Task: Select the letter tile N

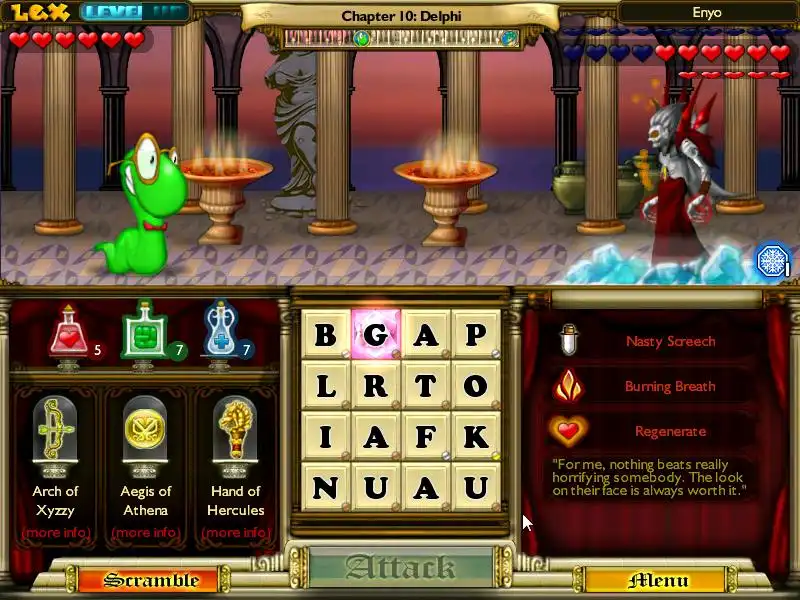Action: tap(326, 488)
